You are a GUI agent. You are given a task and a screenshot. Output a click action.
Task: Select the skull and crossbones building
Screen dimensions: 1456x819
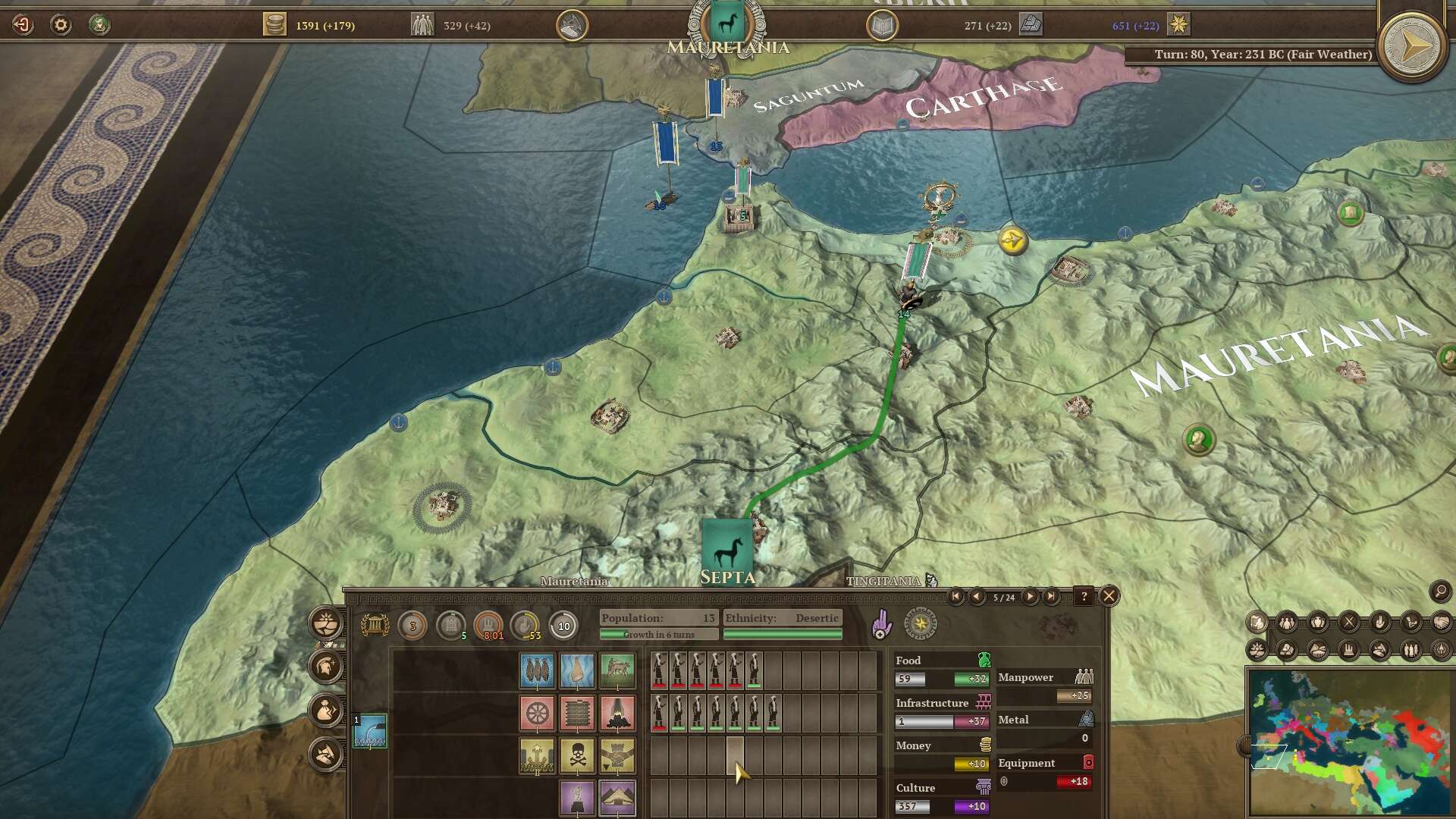[577, 756]
